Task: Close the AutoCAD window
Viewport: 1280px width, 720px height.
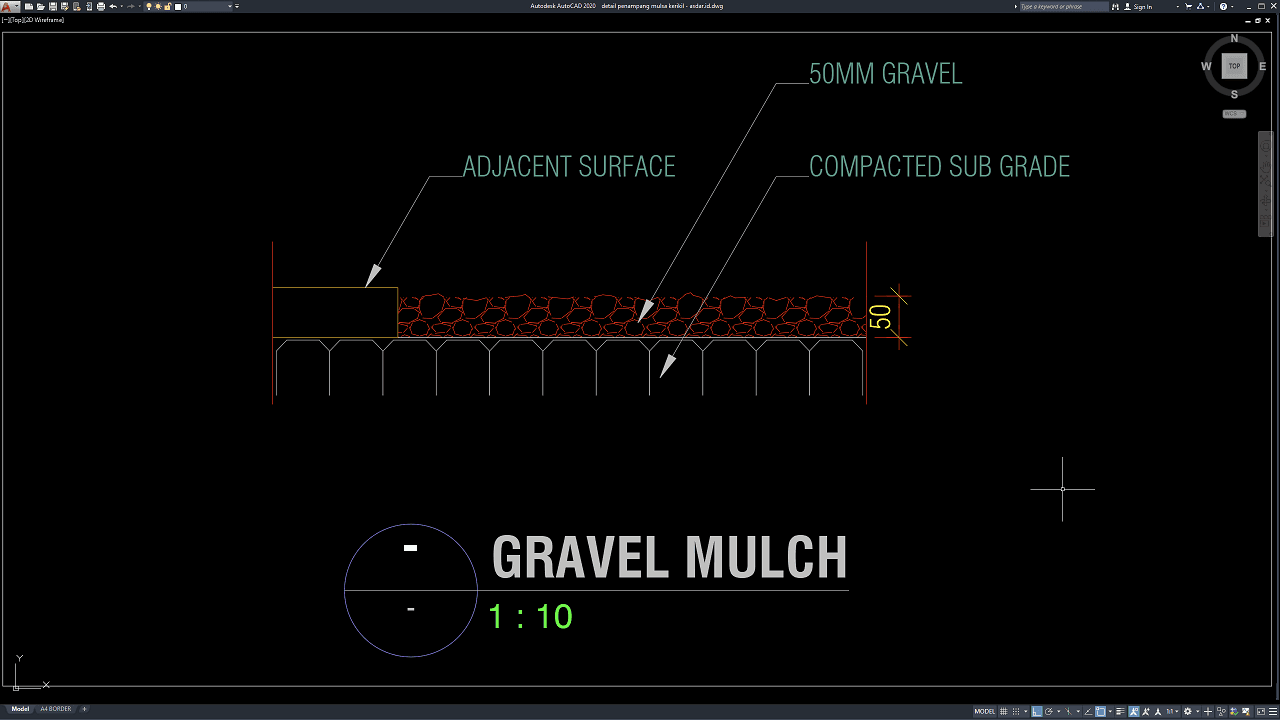Action: pyautogui.click(x=1272, y=6)
